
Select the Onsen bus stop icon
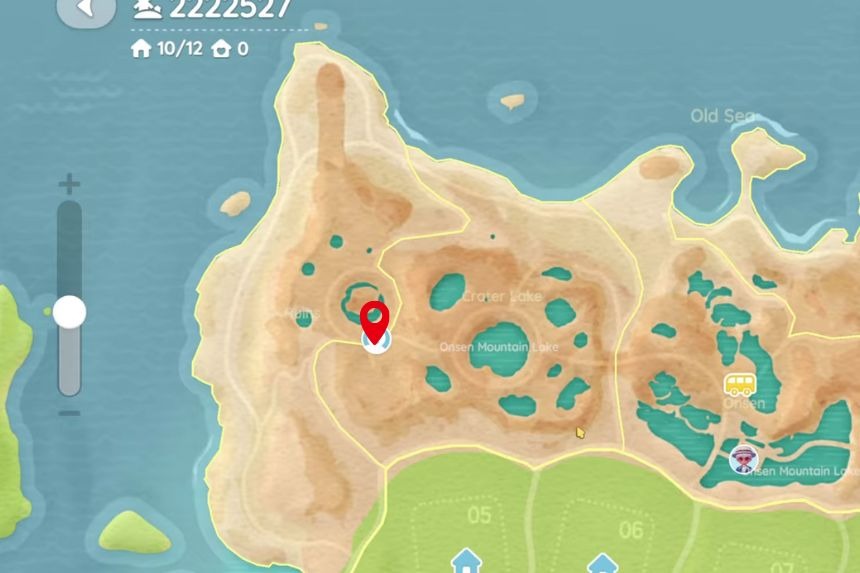tap(739, 385)
